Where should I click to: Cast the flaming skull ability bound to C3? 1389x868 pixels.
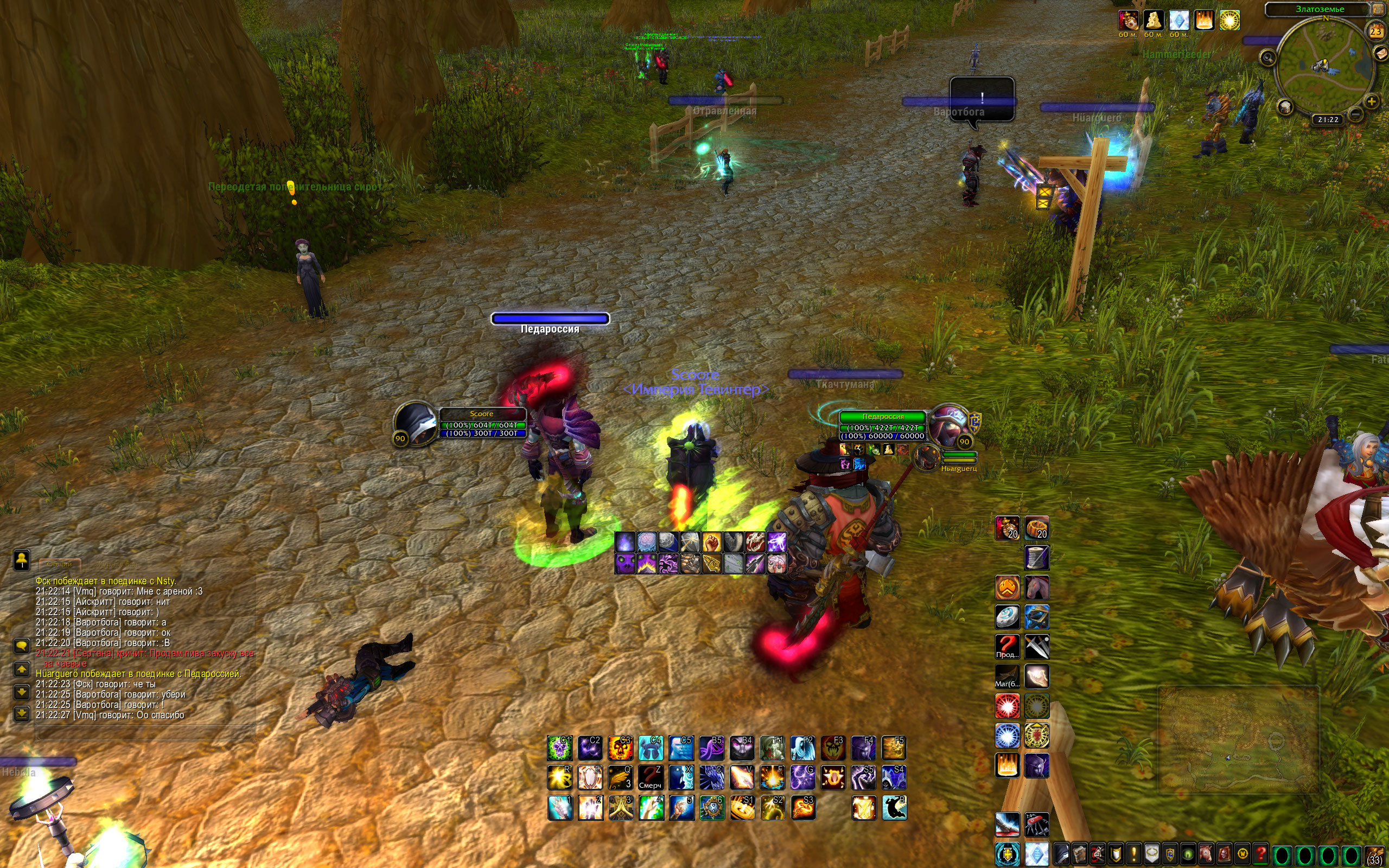tap(620, 748)
